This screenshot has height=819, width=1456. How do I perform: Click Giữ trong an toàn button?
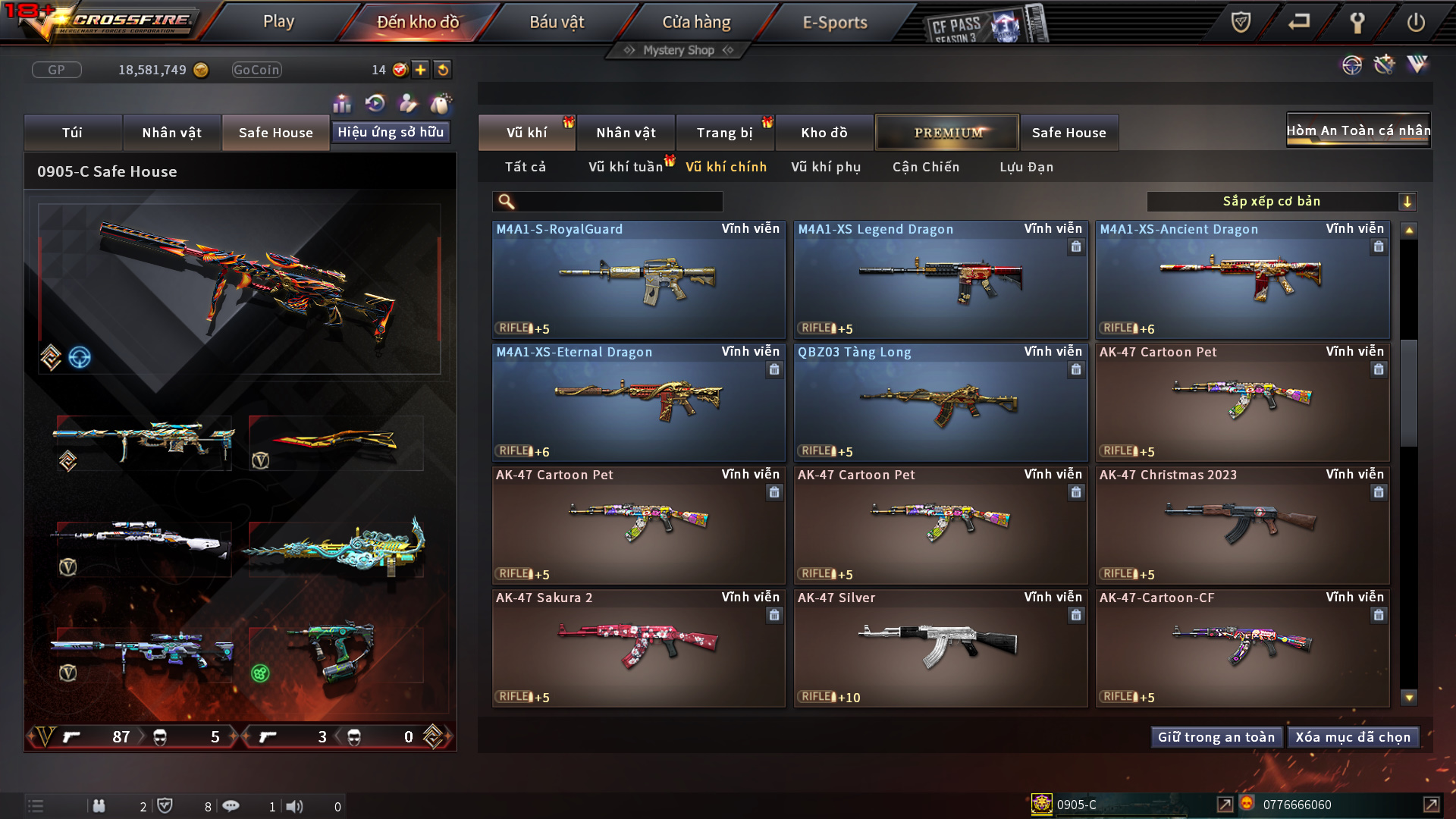(1216, 737)
